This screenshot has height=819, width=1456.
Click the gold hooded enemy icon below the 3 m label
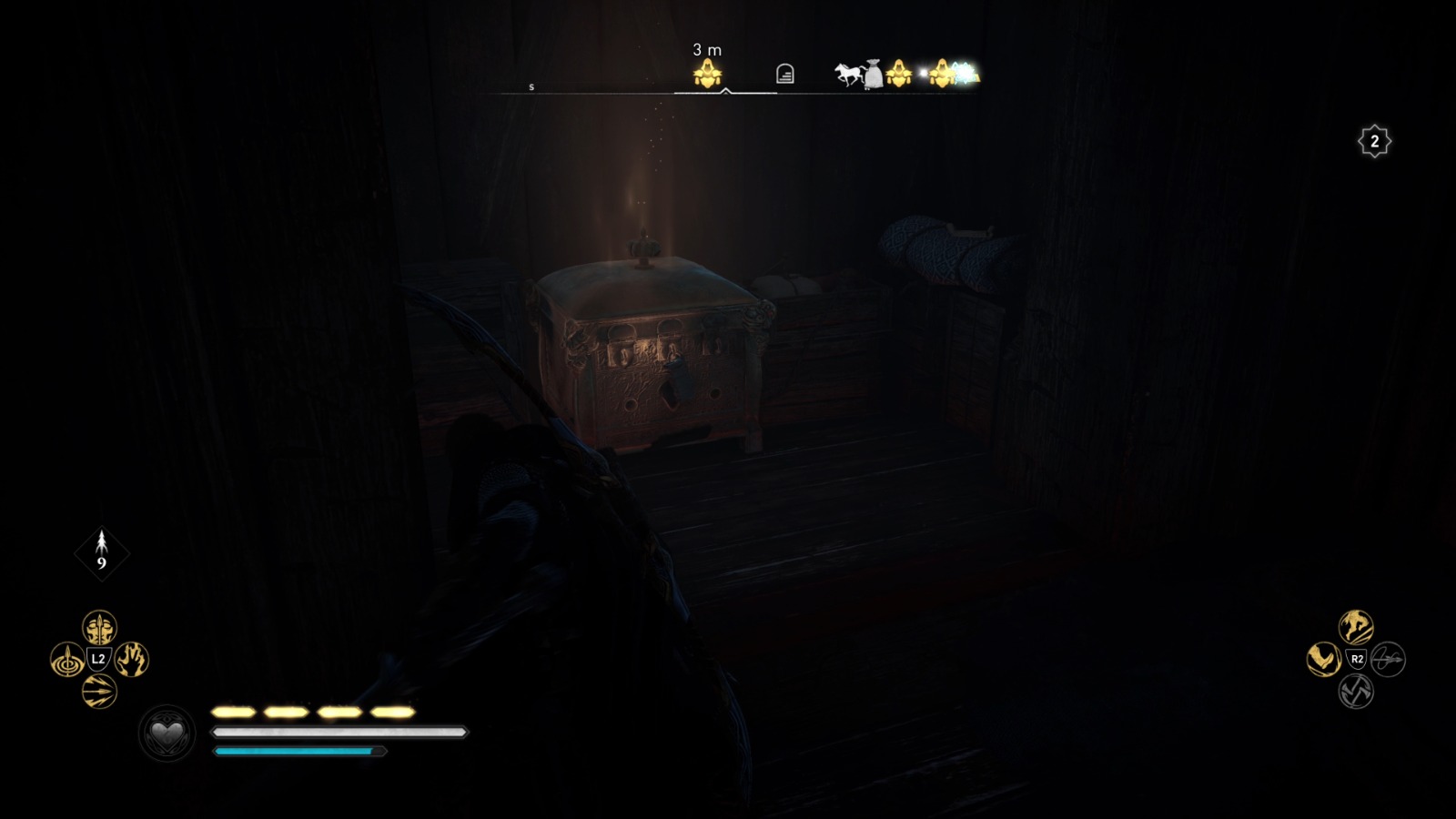pos(708,74)
